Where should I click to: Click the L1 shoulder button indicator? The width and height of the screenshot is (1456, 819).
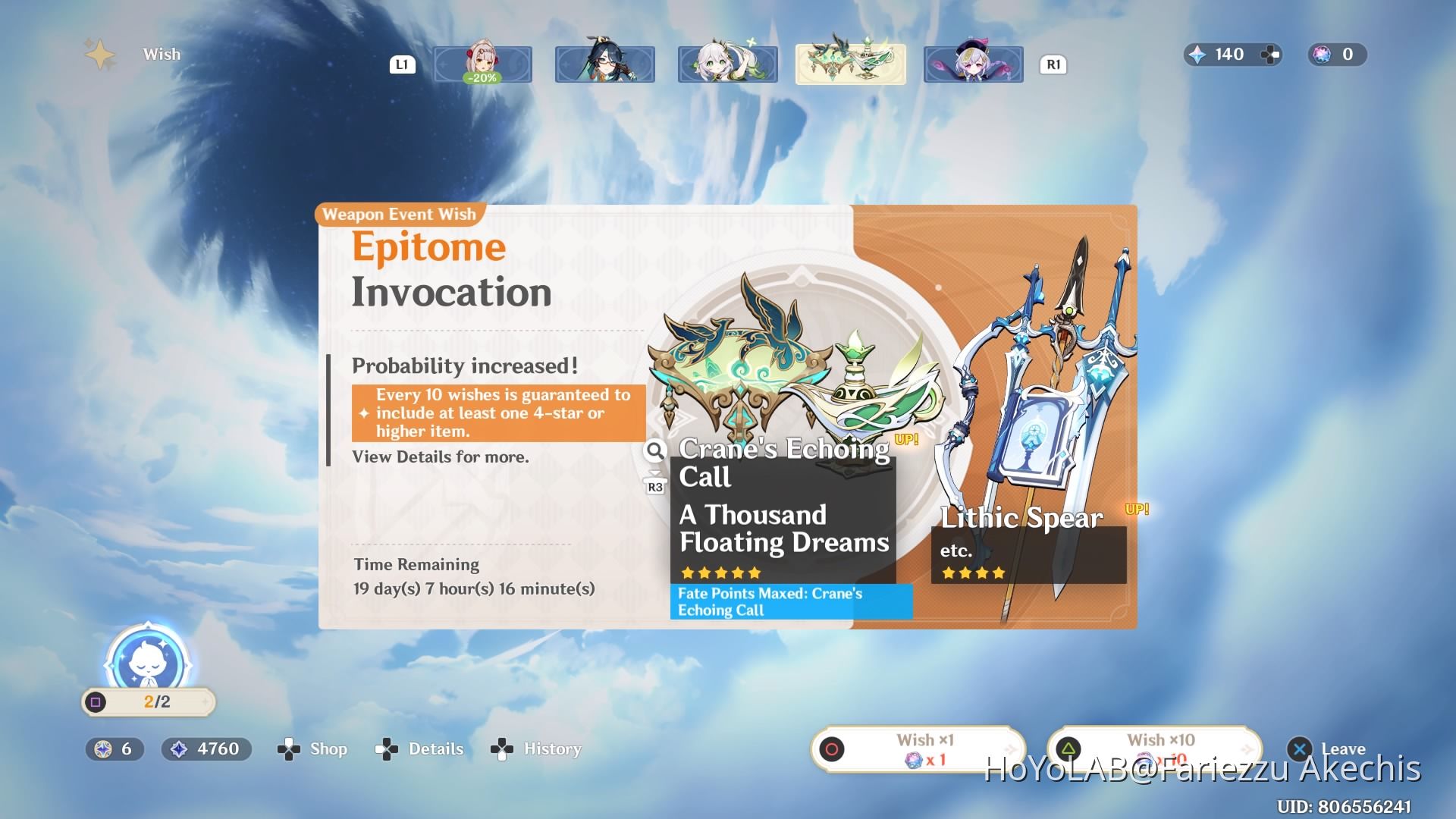[403, 64]
